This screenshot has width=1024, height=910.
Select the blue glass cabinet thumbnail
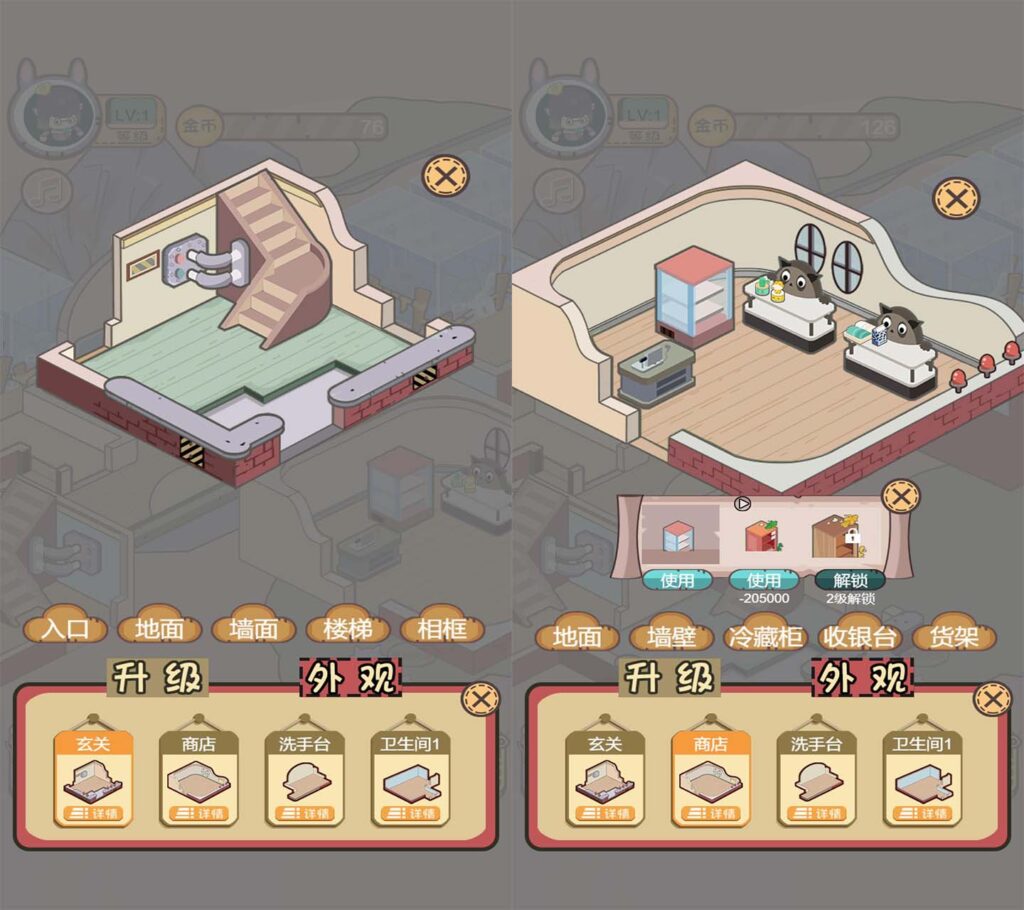(678, 536)
